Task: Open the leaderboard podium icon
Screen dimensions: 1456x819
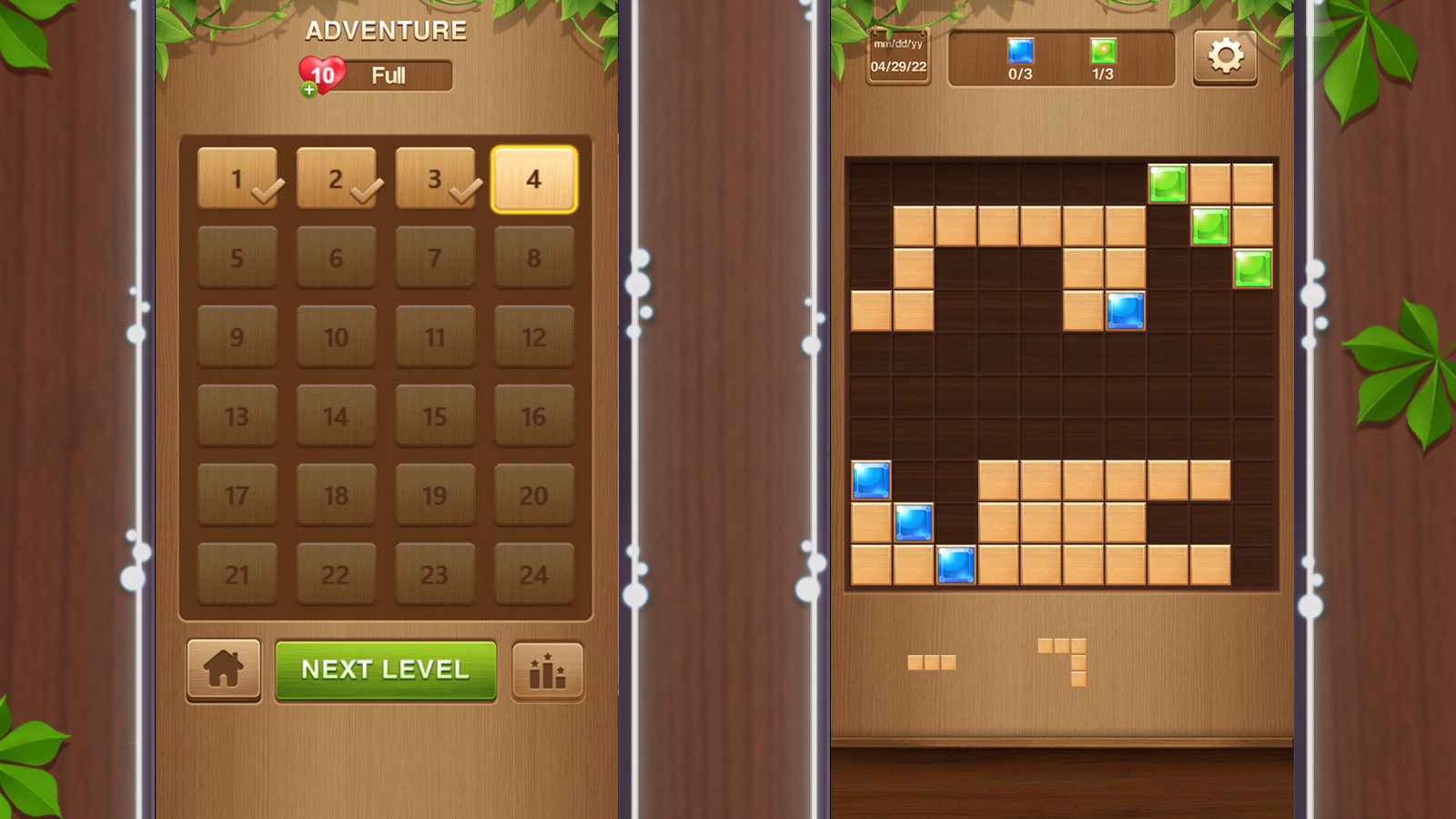Action: tap(547, 670)
